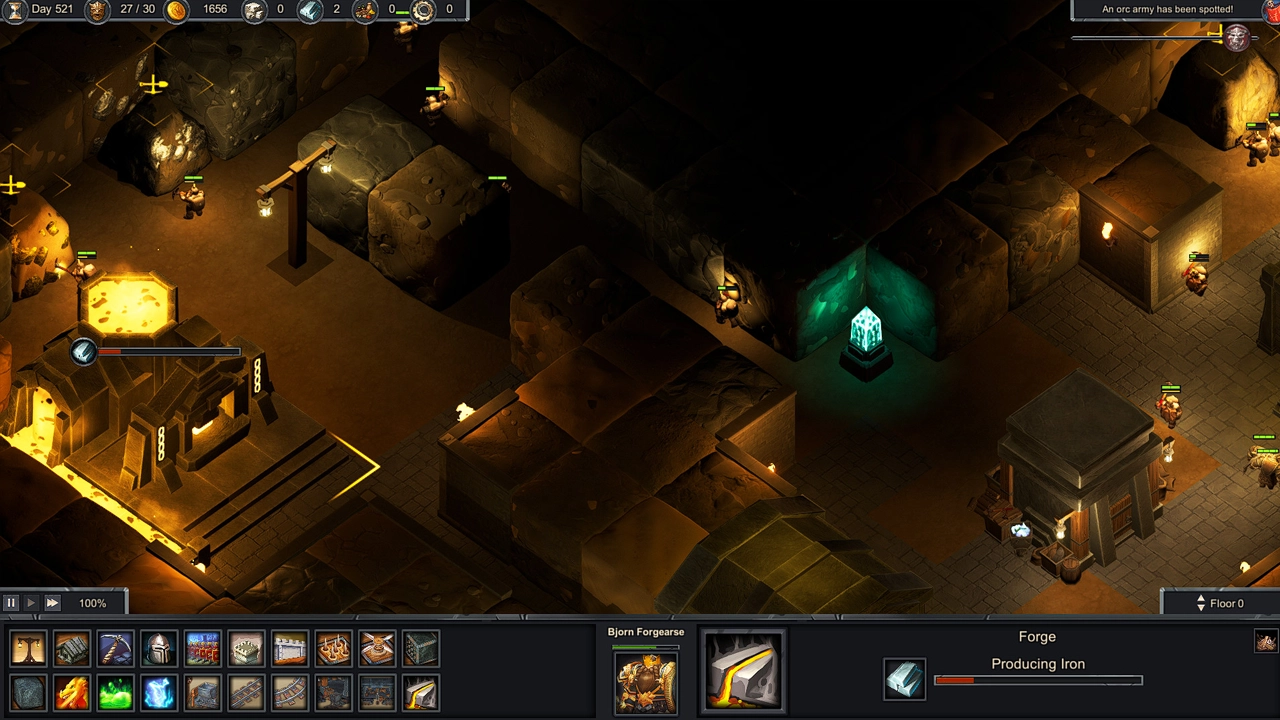Pick the stone tower building icon

click(246, 649)
